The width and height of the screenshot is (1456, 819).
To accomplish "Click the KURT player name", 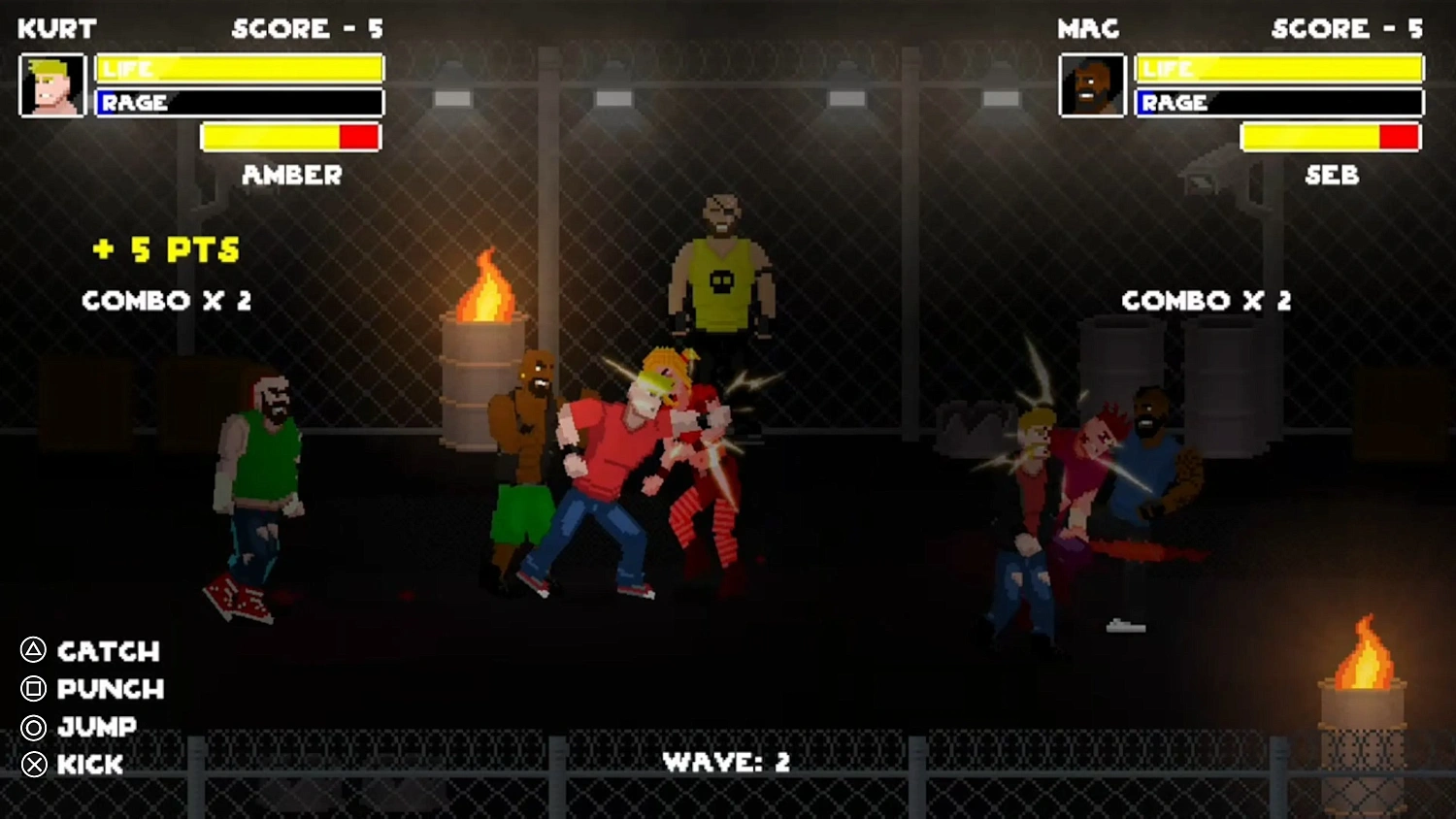I will (55, 28).
